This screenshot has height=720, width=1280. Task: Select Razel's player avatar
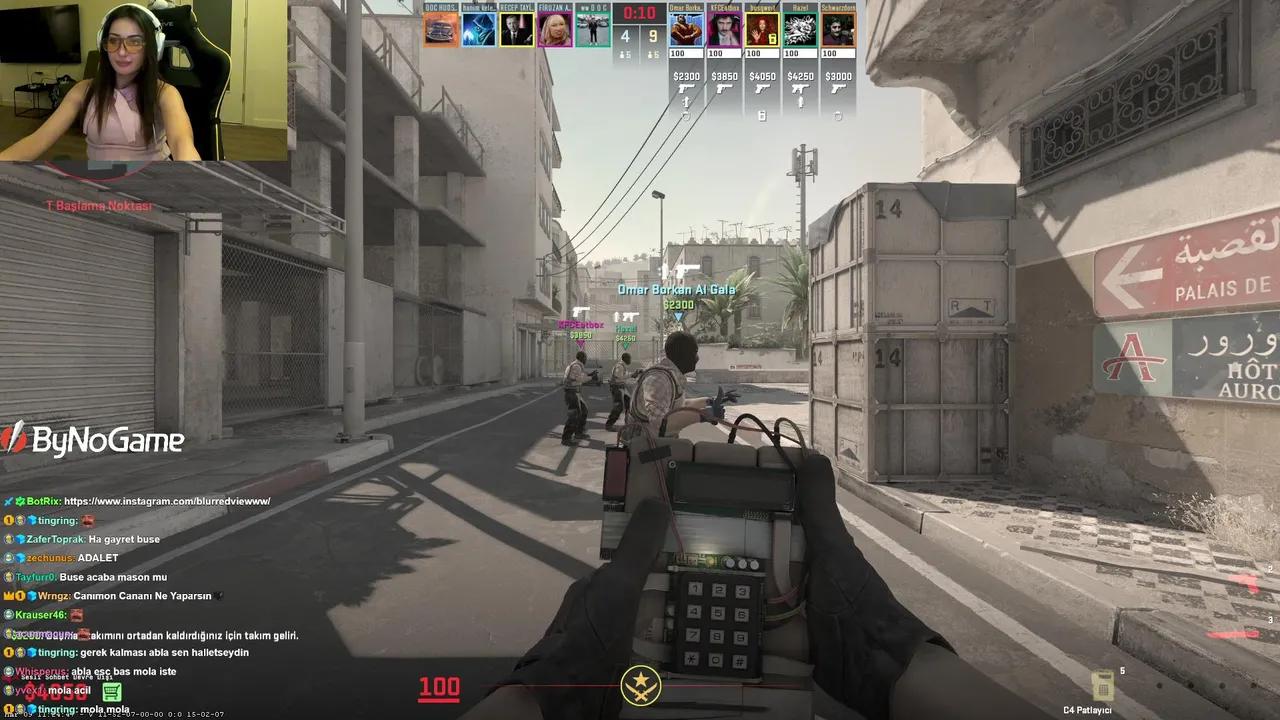click(800, 30)
